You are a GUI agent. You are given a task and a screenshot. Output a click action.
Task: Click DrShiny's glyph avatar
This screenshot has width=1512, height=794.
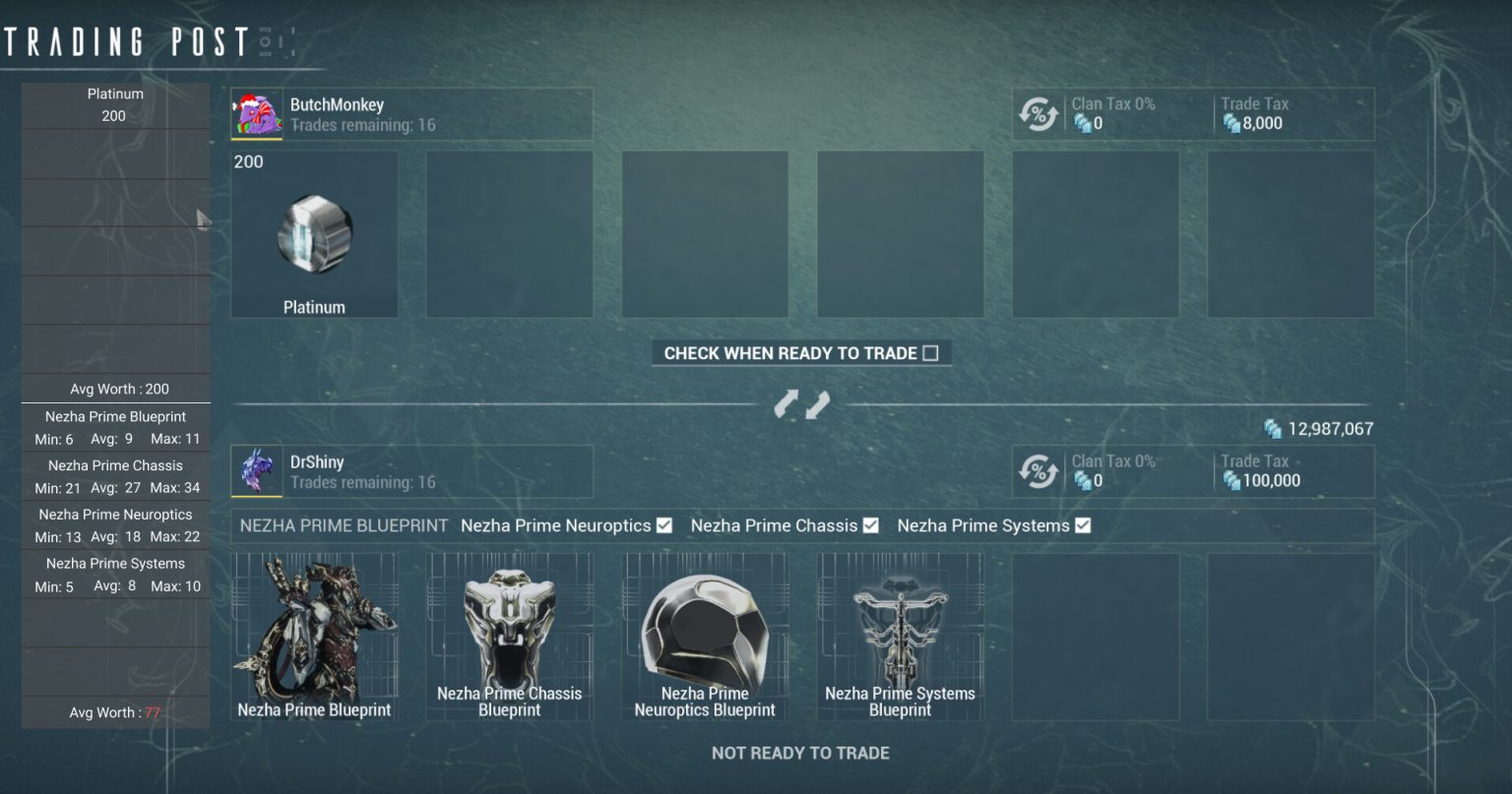point(256,470)
